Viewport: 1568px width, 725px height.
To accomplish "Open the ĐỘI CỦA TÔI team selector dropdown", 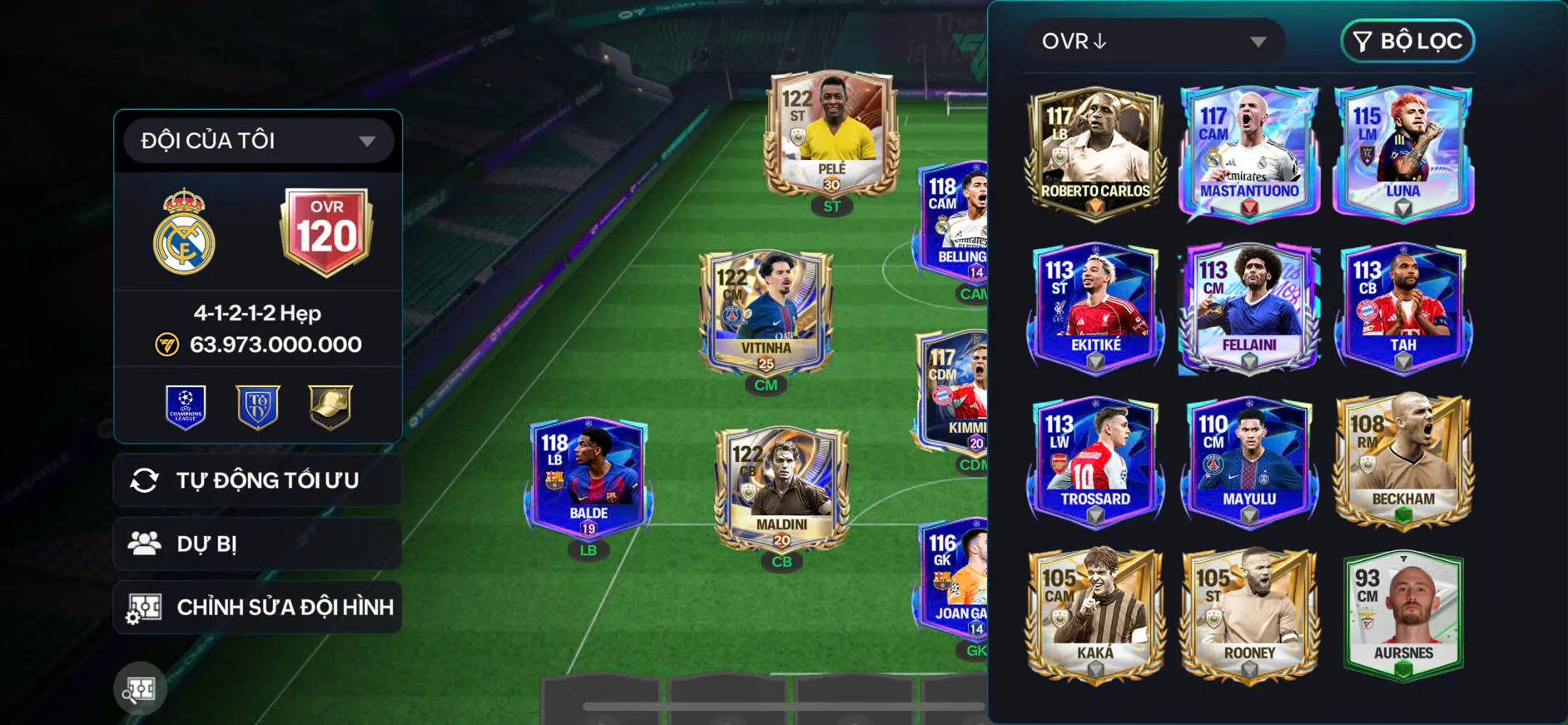I will point(257,140).
